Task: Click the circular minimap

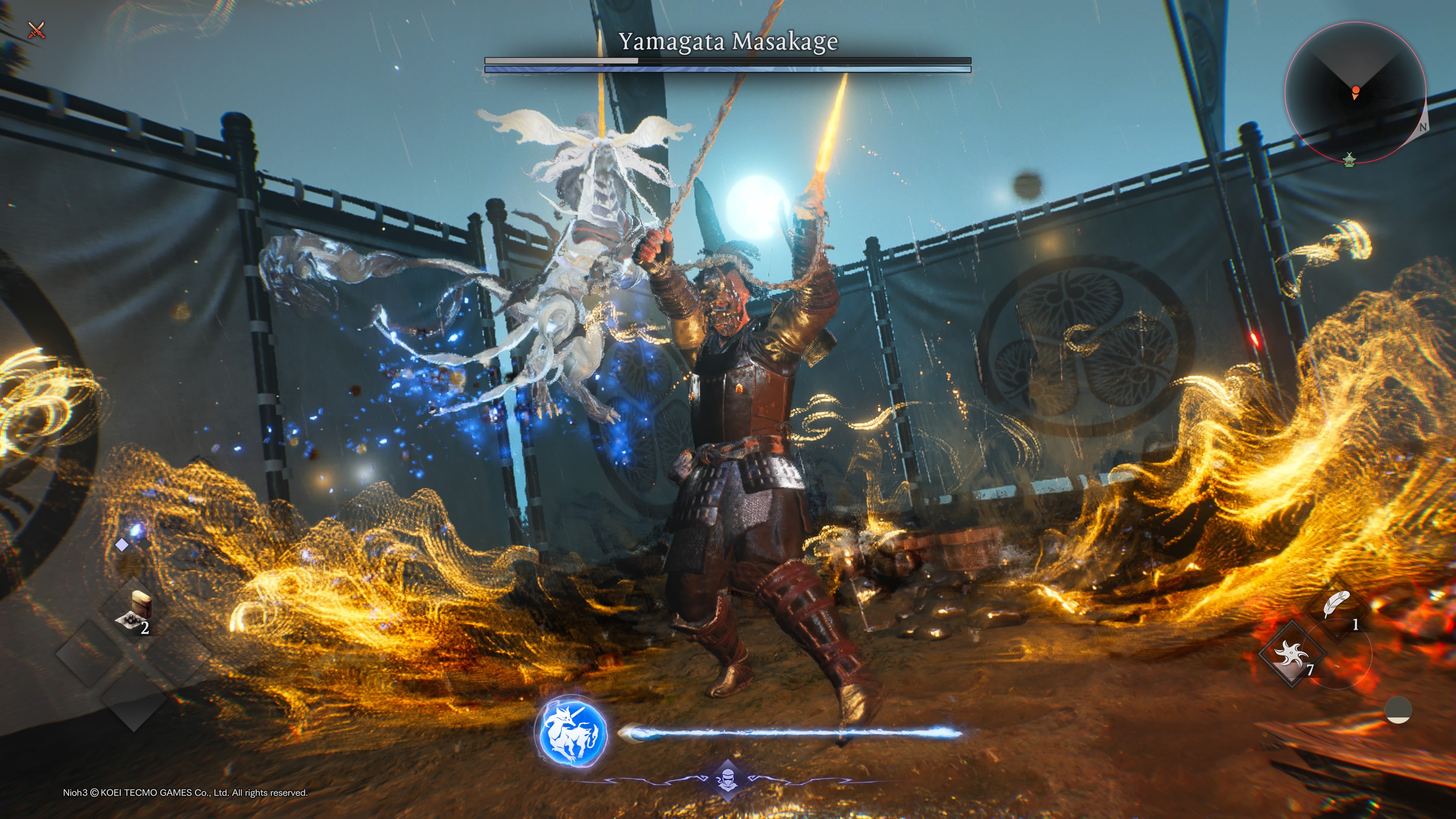Action: (1354, 91)
